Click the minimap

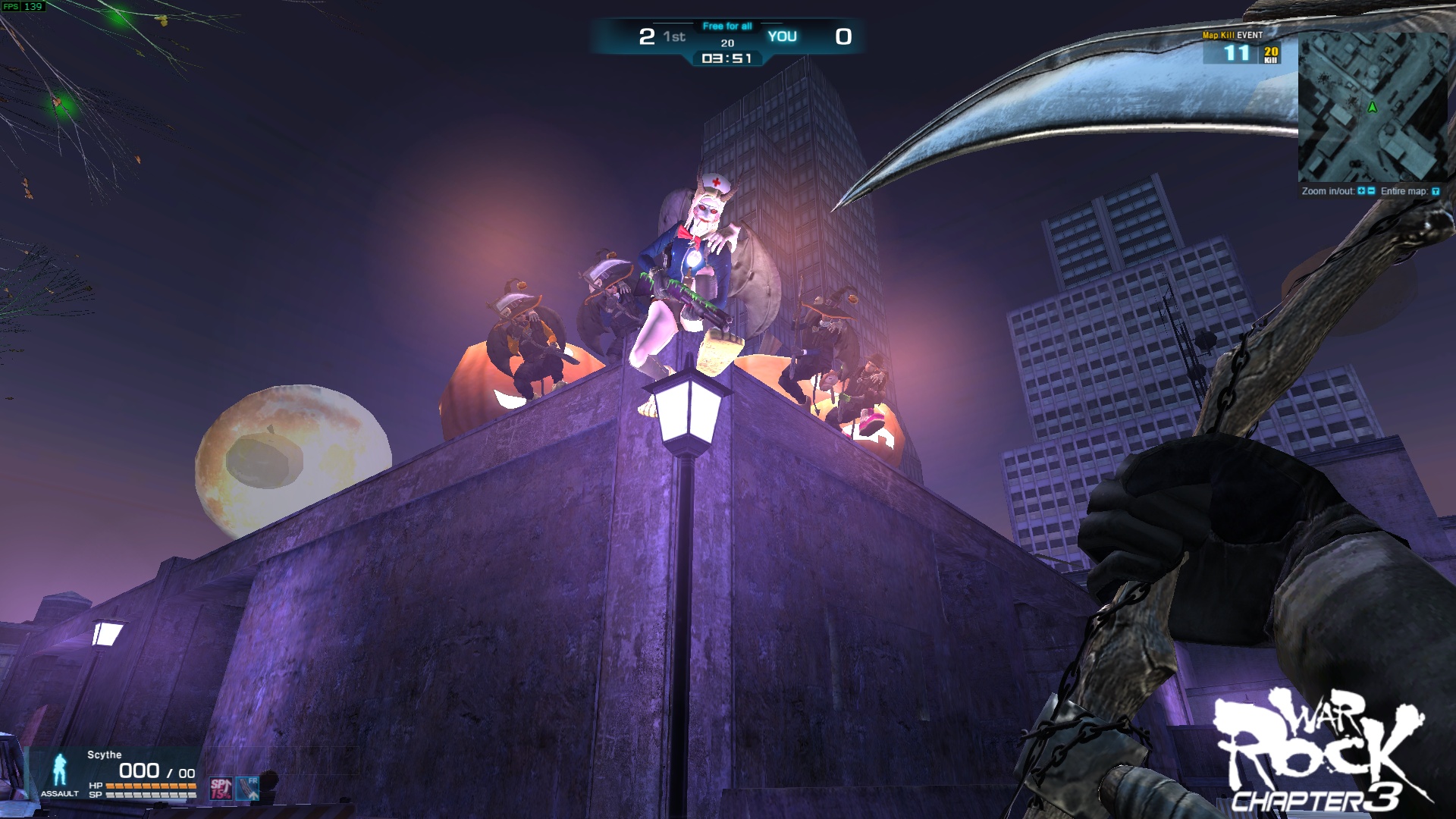[x=1373, y=106]
